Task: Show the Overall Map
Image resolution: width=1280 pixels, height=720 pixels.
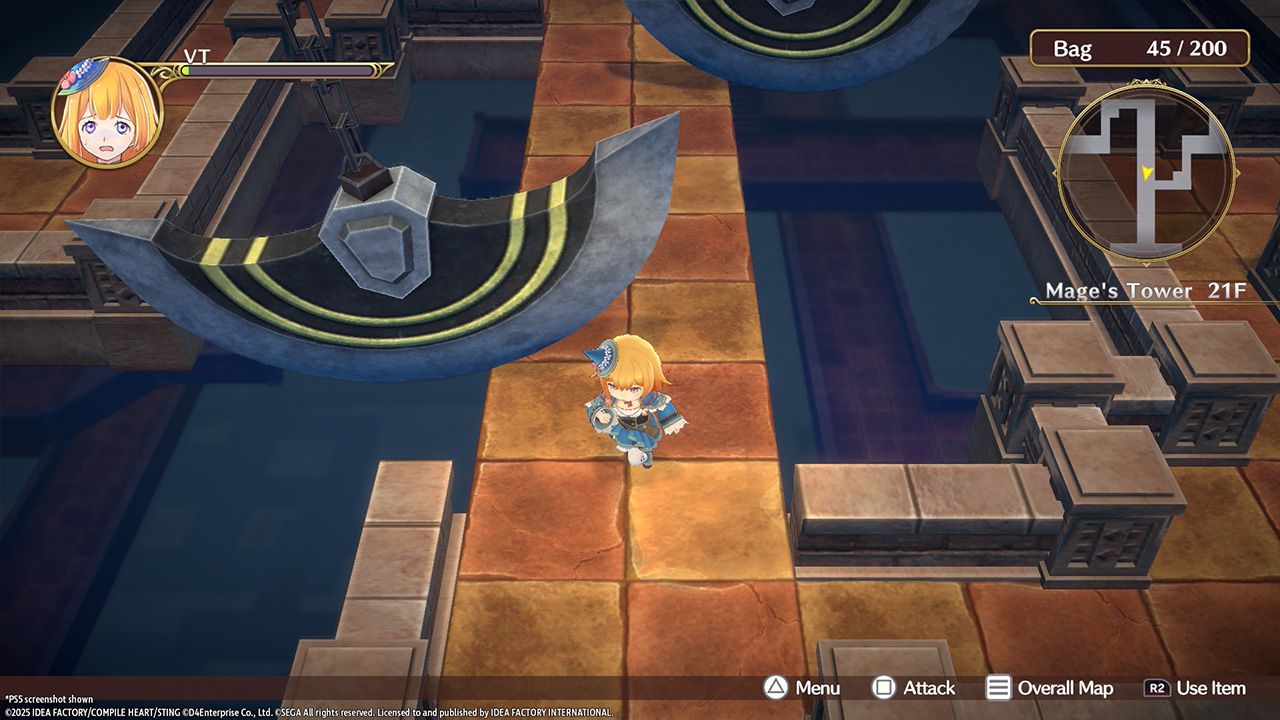Action: (1050, 688)
